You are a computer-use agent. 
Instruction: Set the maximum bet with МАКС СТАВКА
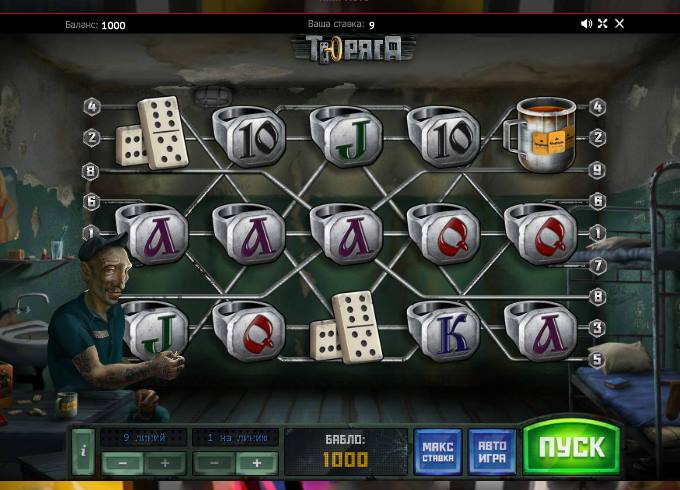[x=438, y=451]
